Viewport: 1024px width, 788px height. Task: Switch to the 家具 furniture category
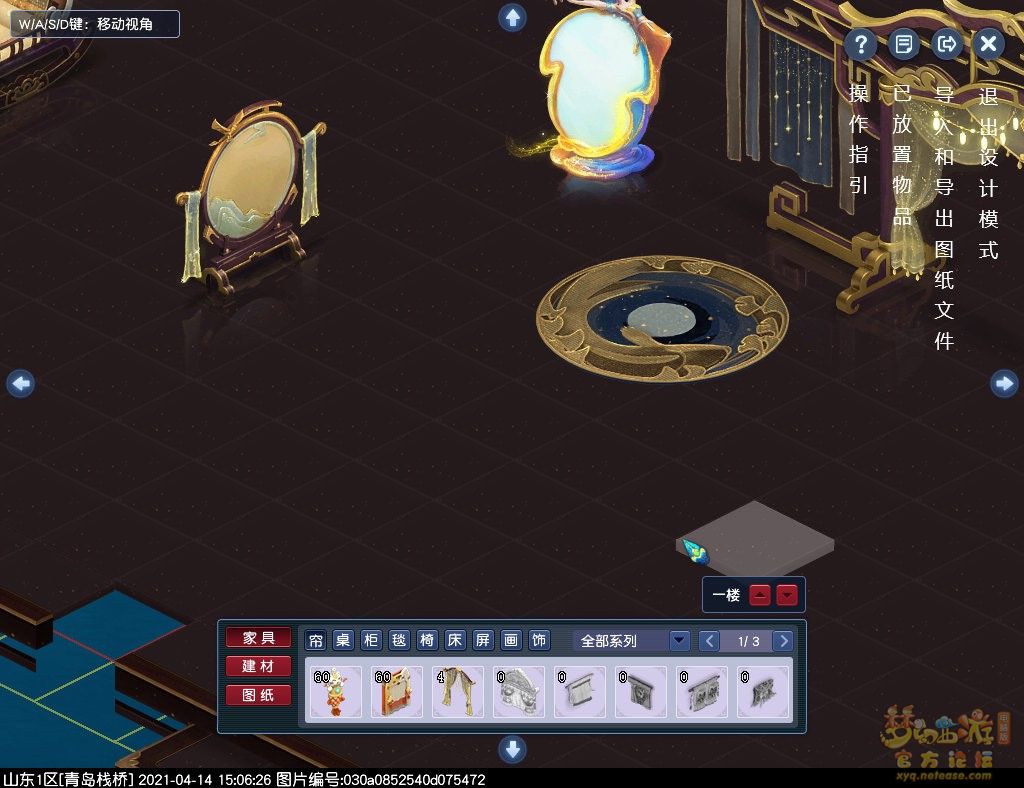click(258, 638)
